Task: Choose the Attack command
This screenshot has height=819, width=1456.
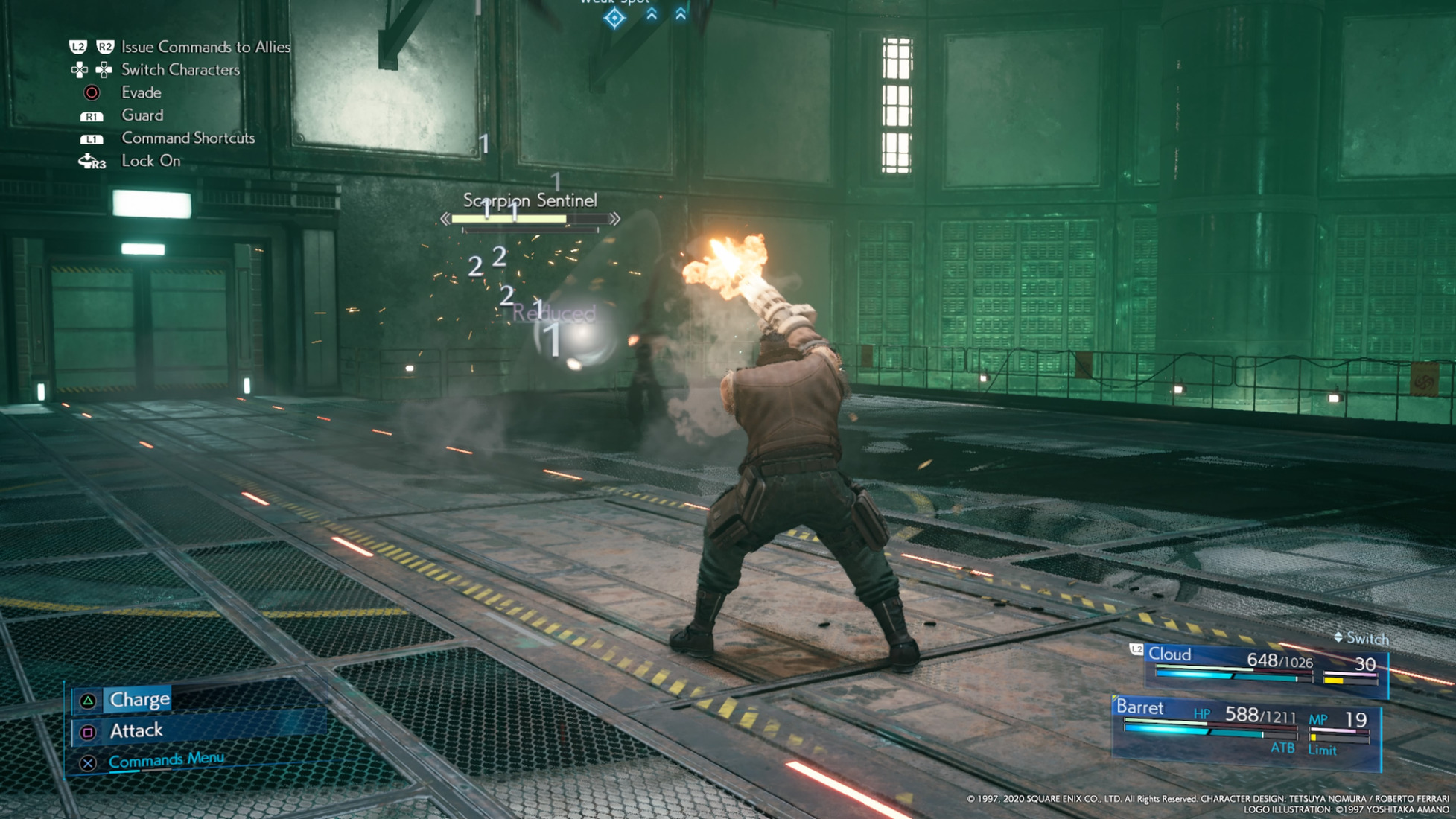Action: coord(136,731)
